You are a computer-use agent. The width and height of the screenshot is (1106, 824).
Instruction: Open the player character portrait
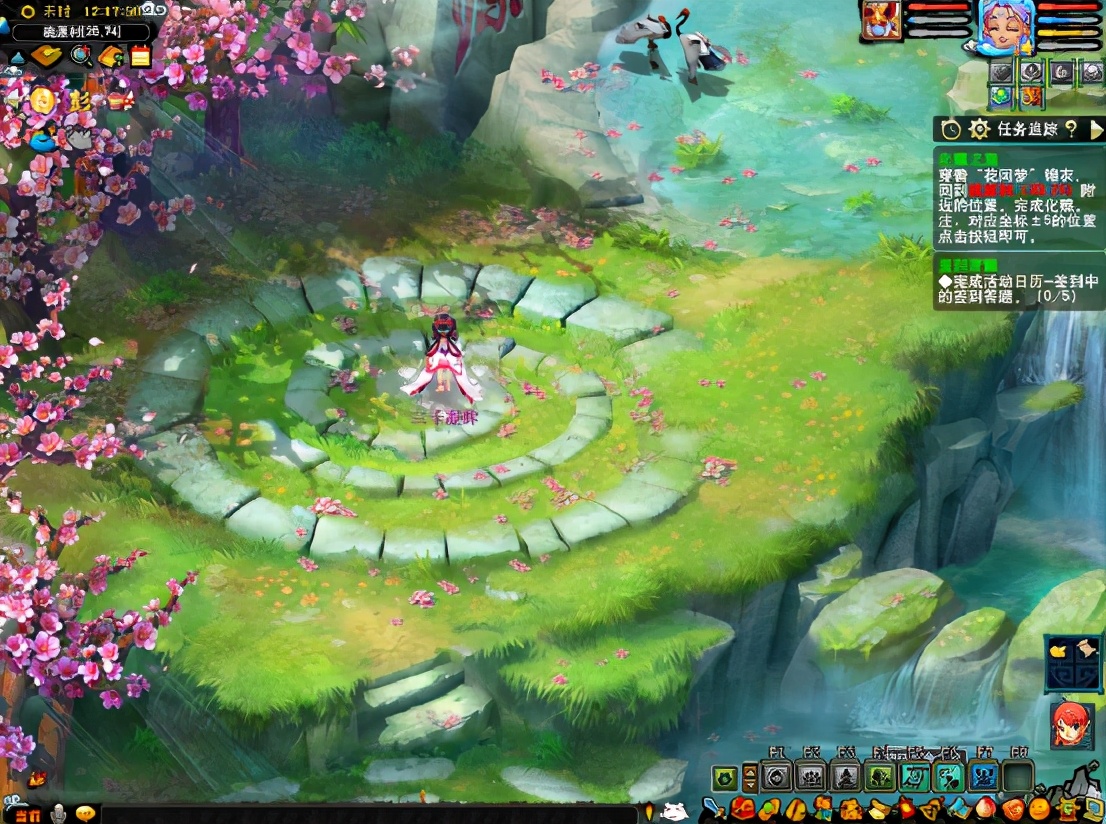click(x=1006, y=27)
